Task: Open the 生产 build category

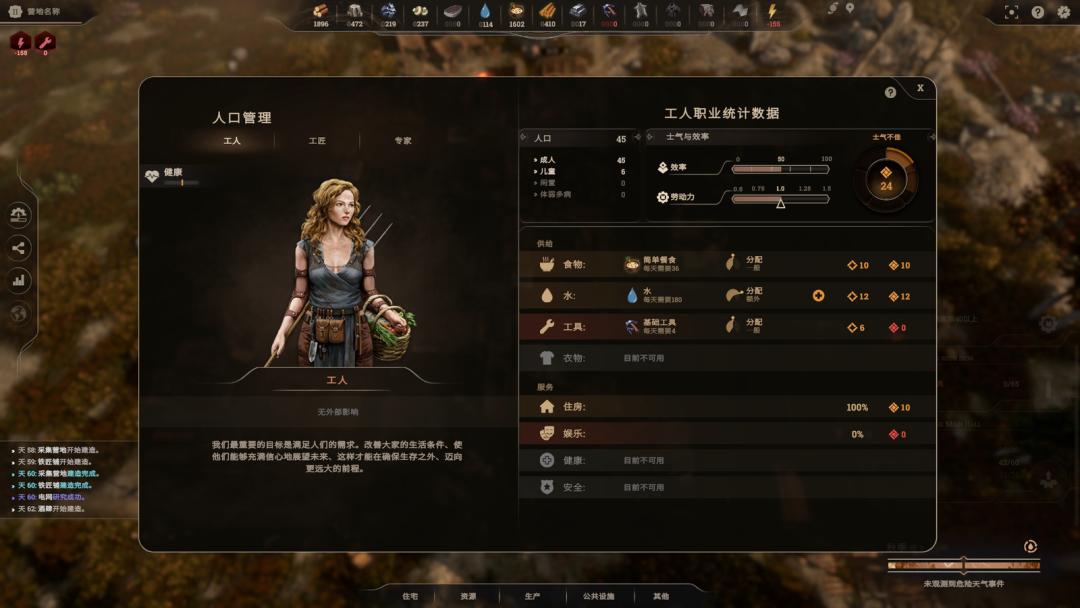Action: [x=532, y=596]
